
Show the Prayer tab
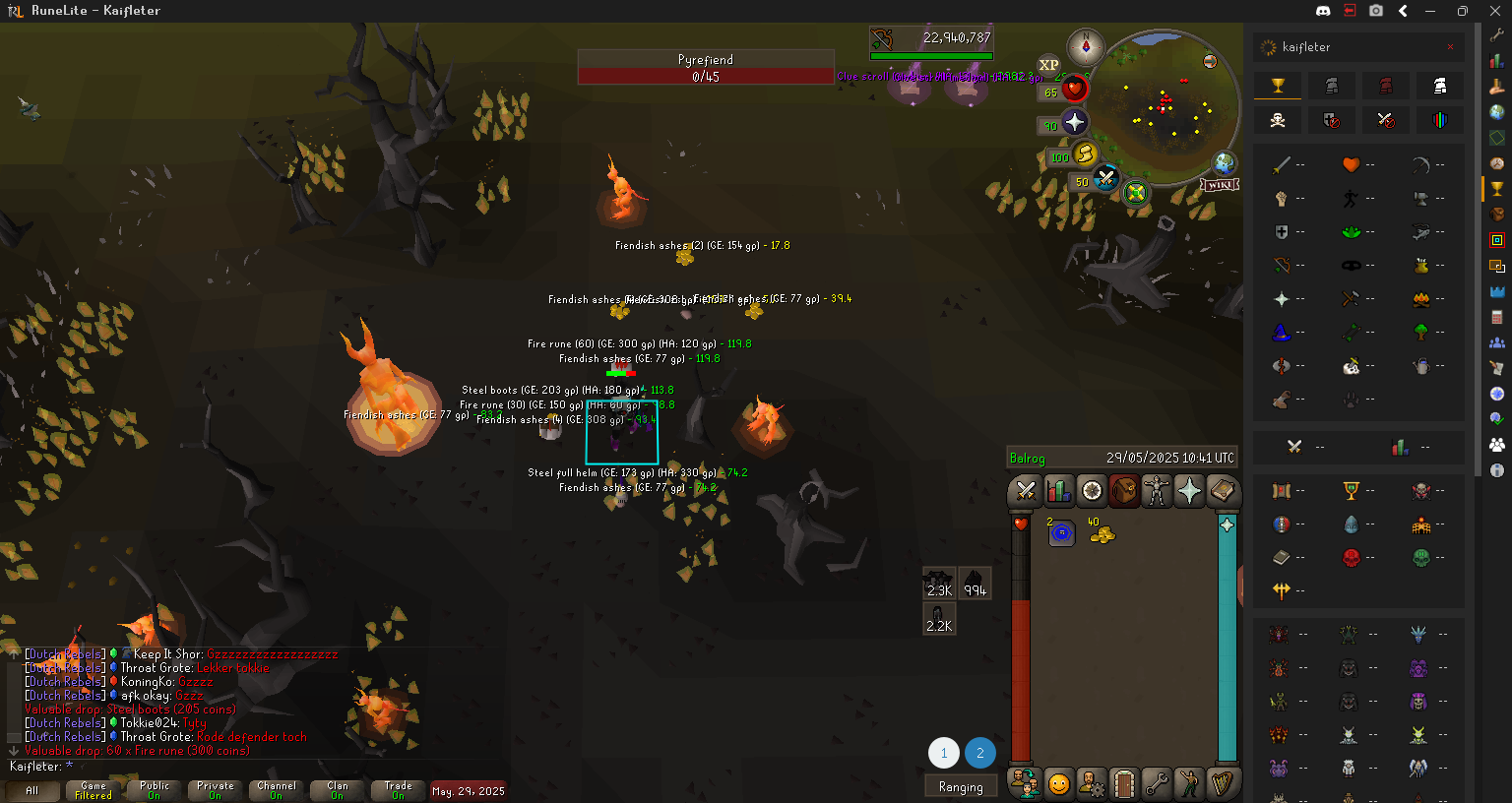tap(1189, 490)
